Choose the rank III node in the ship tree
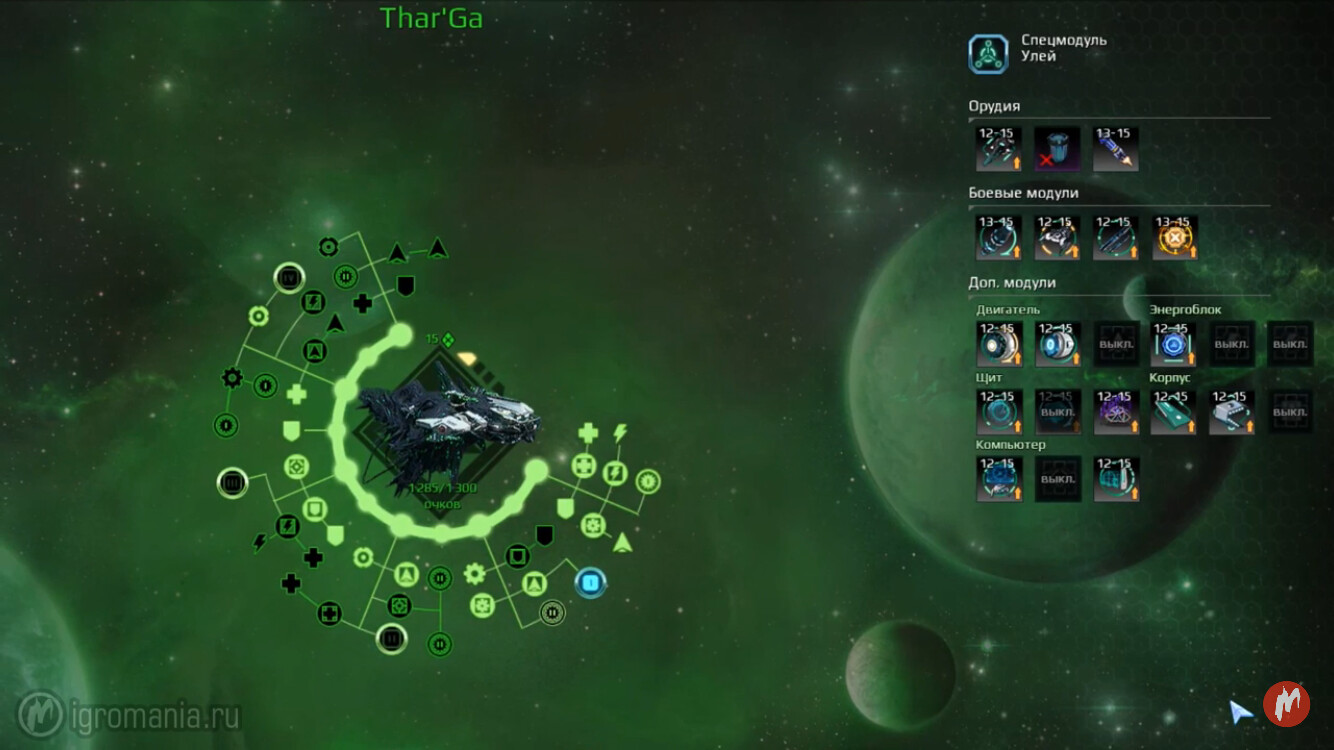This screenshot has height=750, width=1334. 232,484
